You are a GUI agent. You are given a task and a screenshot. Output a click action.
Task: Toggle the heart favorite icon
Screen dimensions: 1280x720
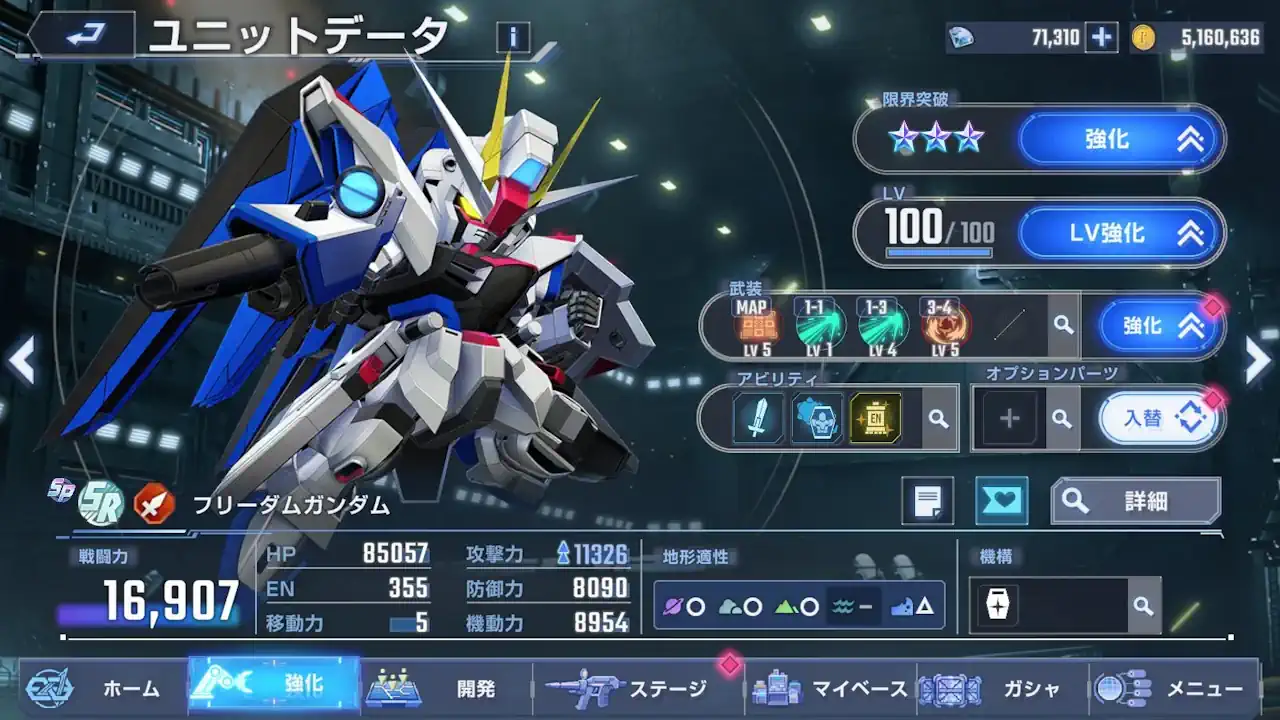[x=1001, y=500]
